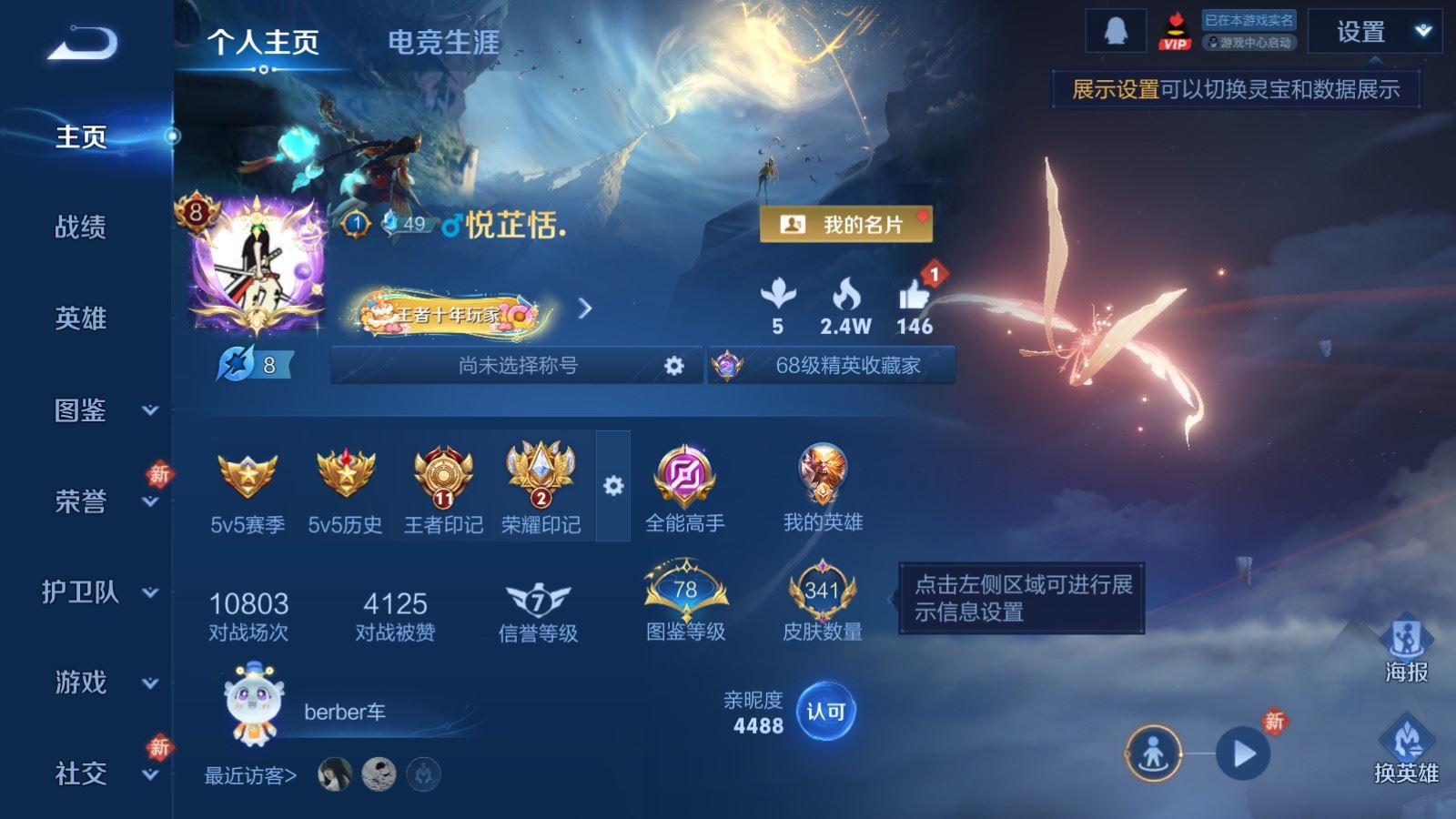Screen dimensions: 1456x819
Task: Open the gear beside 尚未选择称号
Action: coord(673,365)
